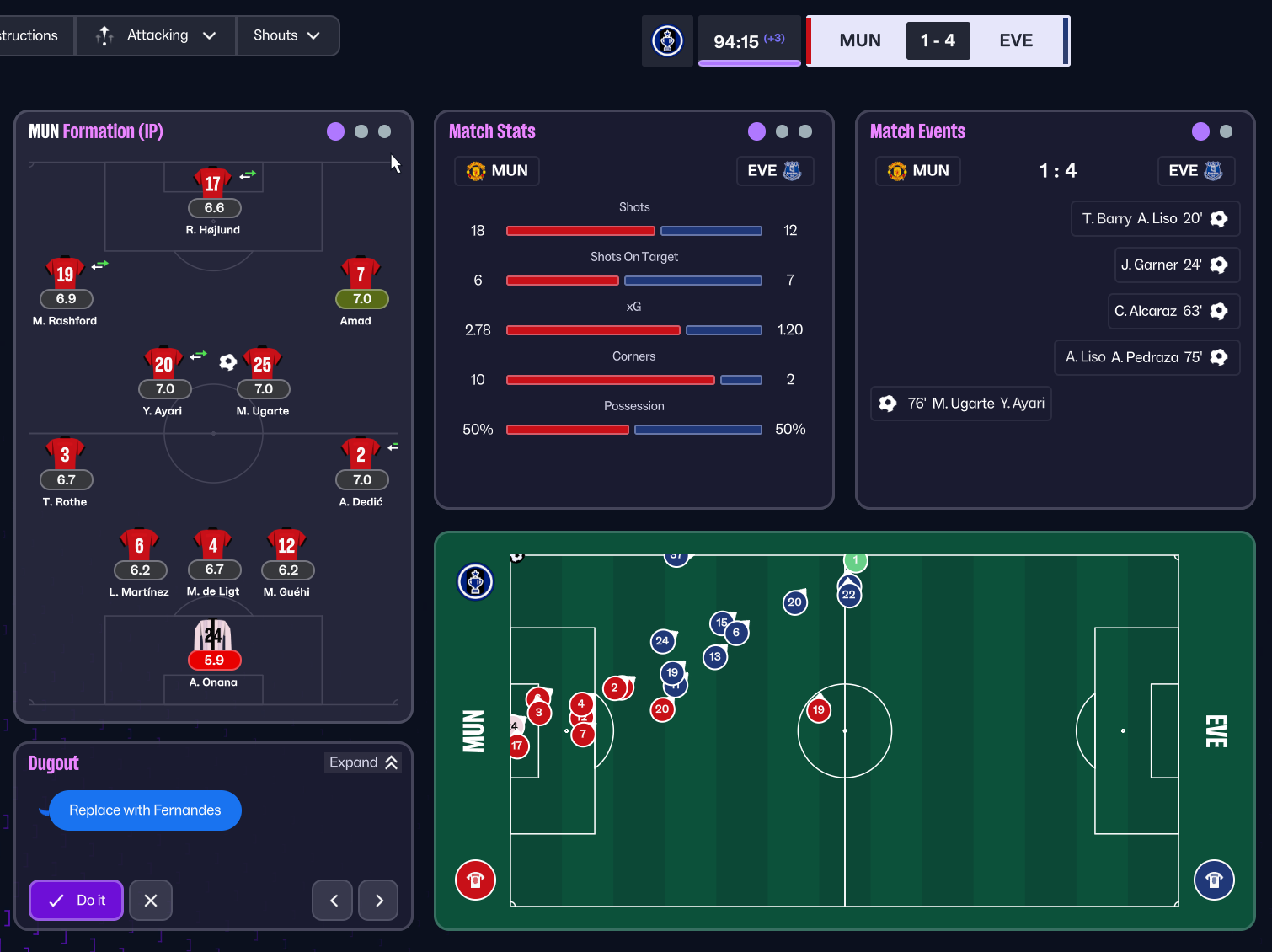Viewport: 1272px width, 952px height.
Task: Click the EVE team button in Match Stats
Action: 774,171
